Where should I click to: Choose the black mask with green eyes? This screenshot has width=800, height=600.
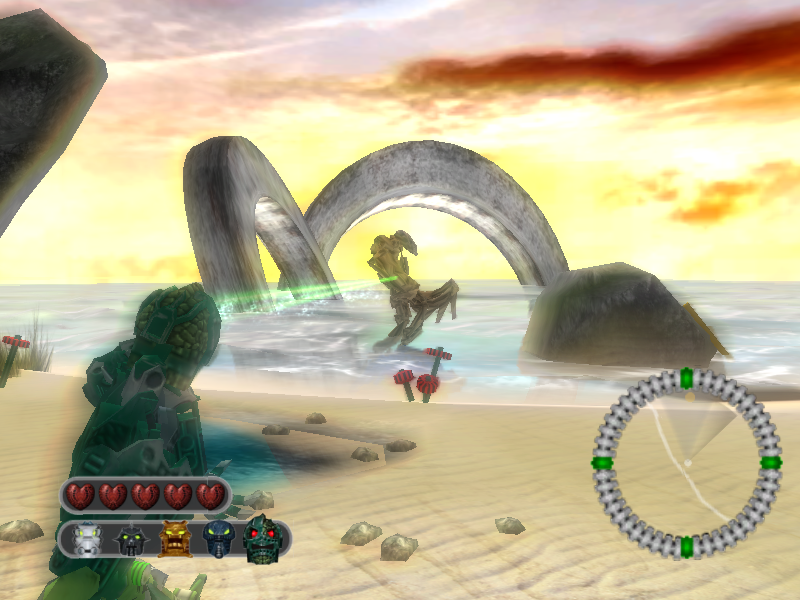point(131,541)
